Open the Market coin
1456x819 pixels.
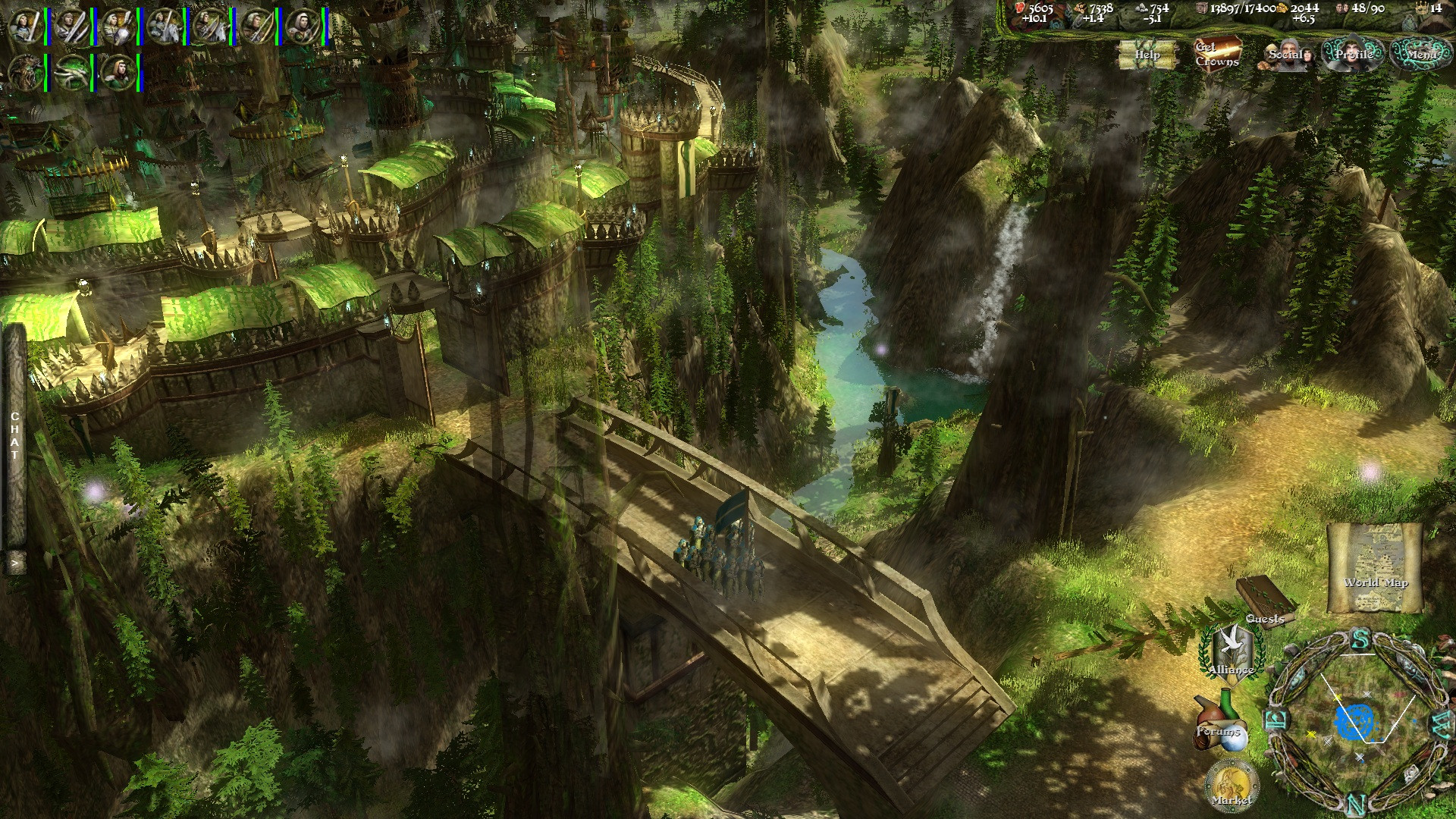tap(1232, 786)
